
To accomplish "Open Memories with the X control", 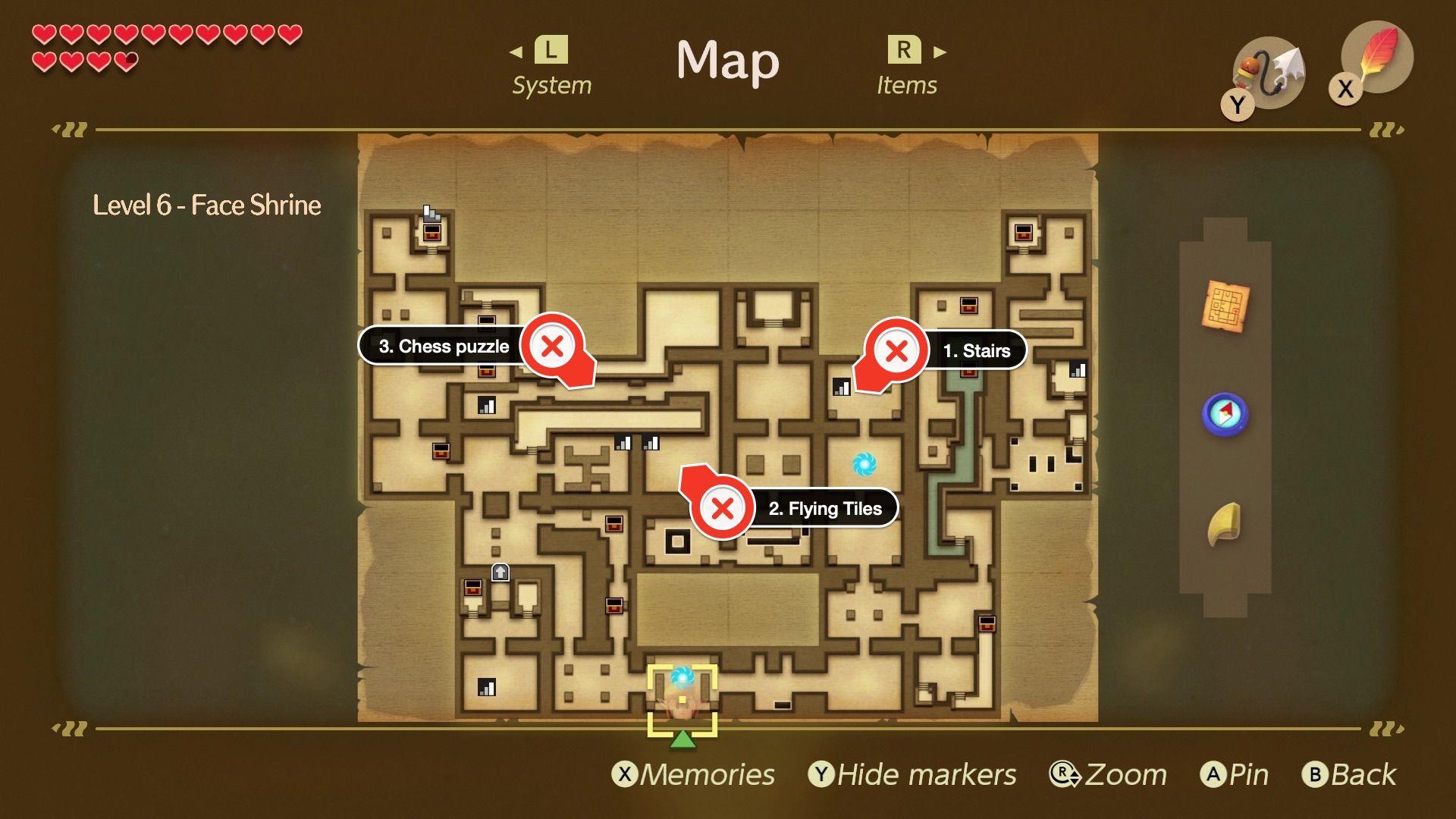I will [695, 774].
